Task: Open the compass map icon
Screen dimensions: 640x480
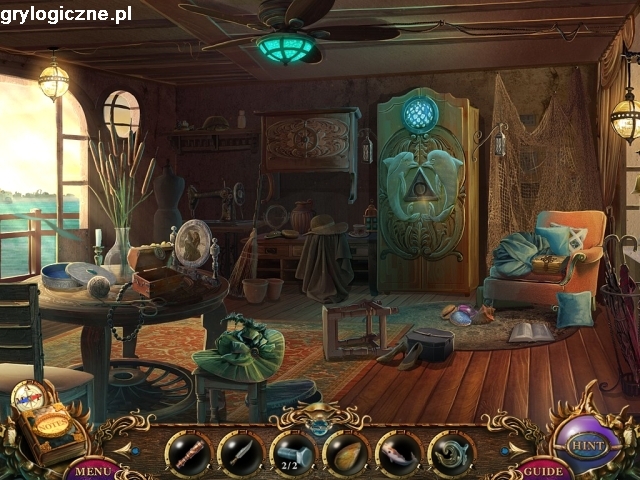Action: click(x=27, y=396)
